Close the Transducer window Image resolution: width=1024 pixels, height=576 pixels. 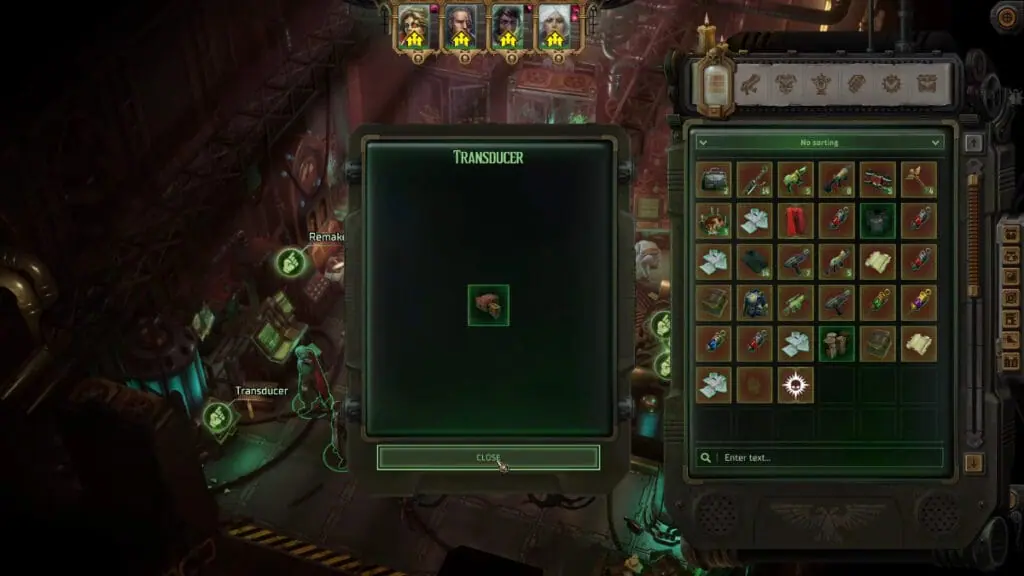pos(488,457)
